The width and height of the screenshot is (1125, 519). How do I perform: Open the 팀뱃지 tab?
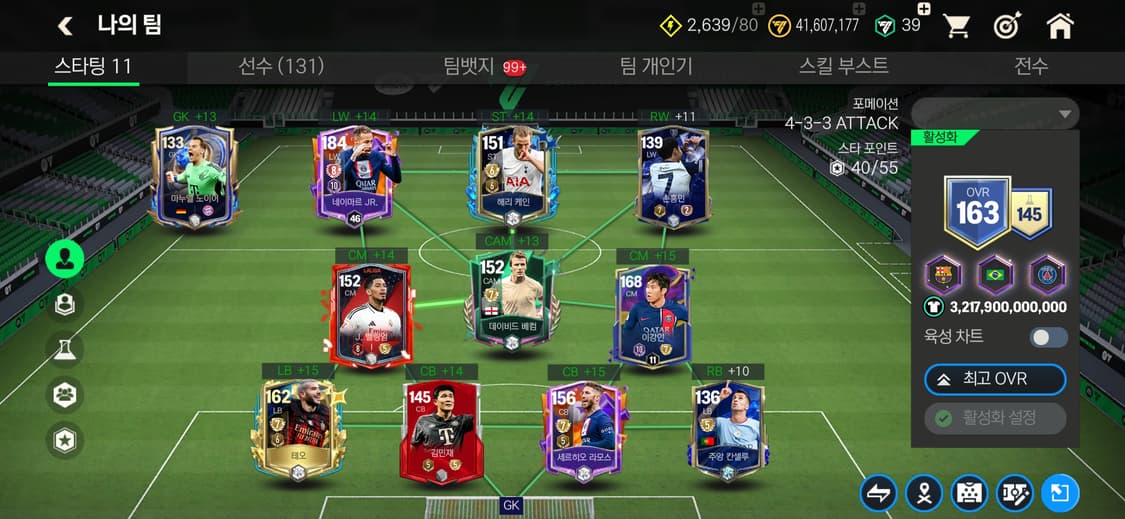471,67
